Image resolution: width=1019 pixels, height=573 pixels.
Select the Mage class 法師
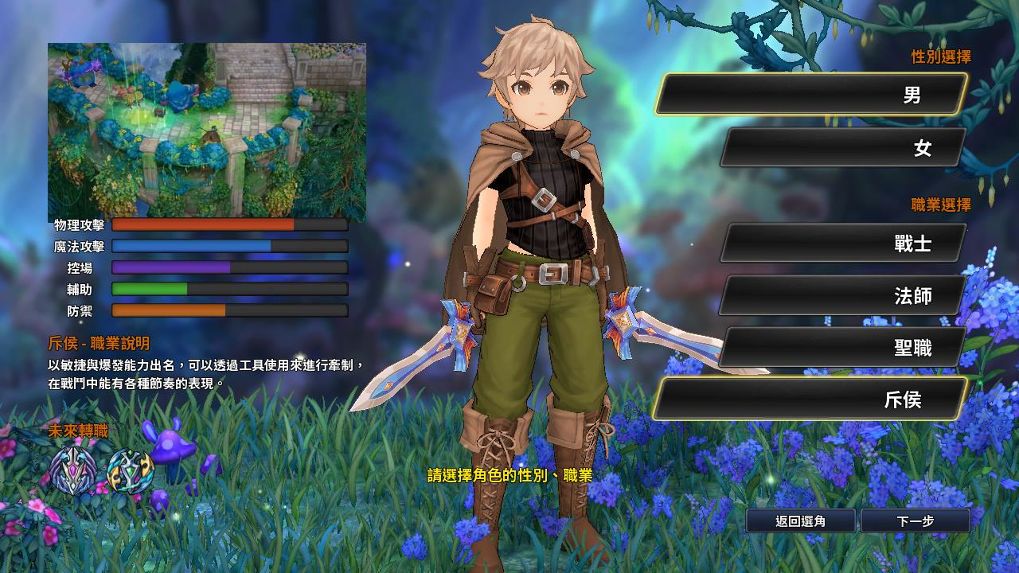843,295
